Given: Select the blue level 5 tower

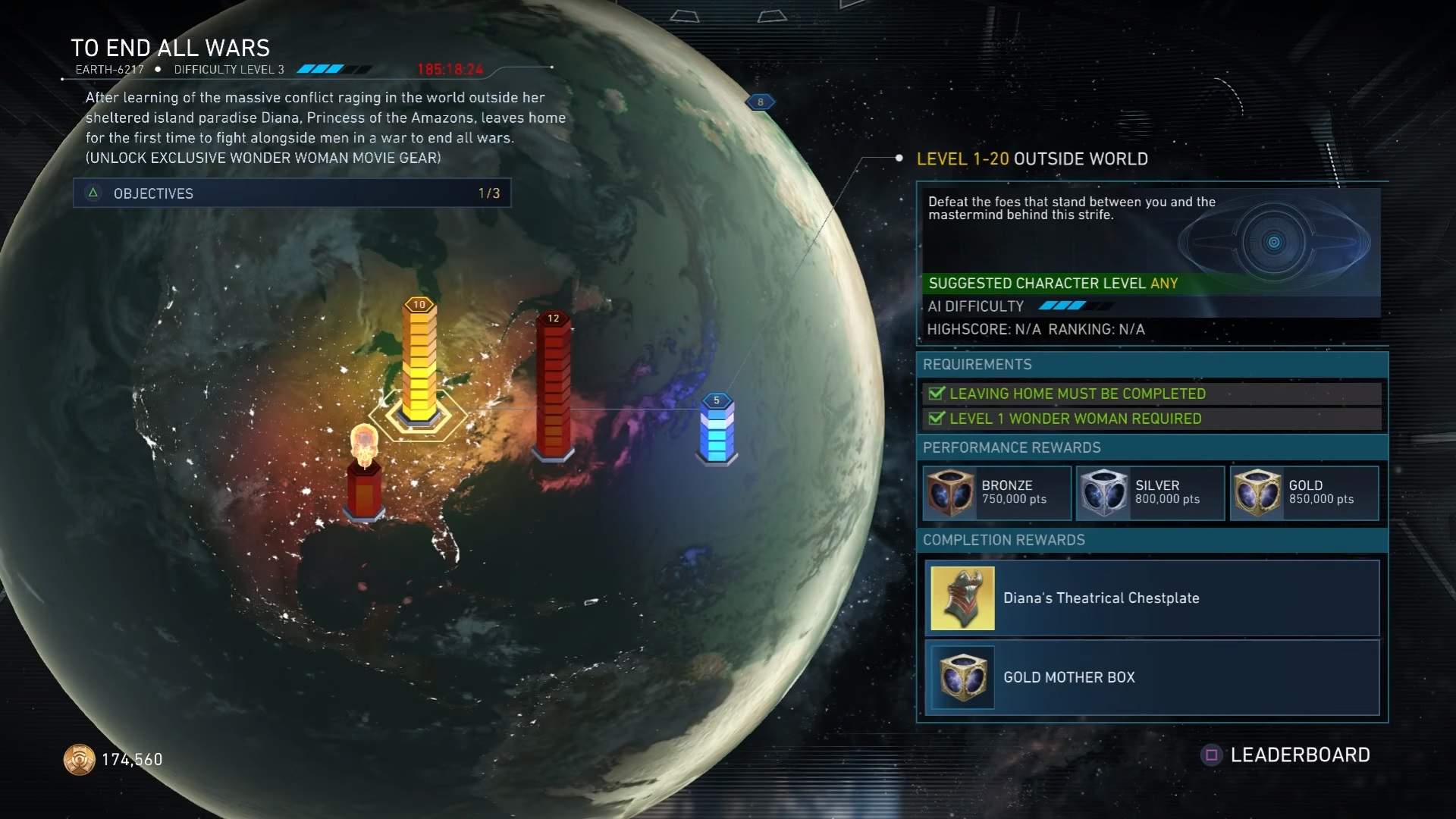Looking at the screenshot, I should pyautogui.click(x=717, y=430).
